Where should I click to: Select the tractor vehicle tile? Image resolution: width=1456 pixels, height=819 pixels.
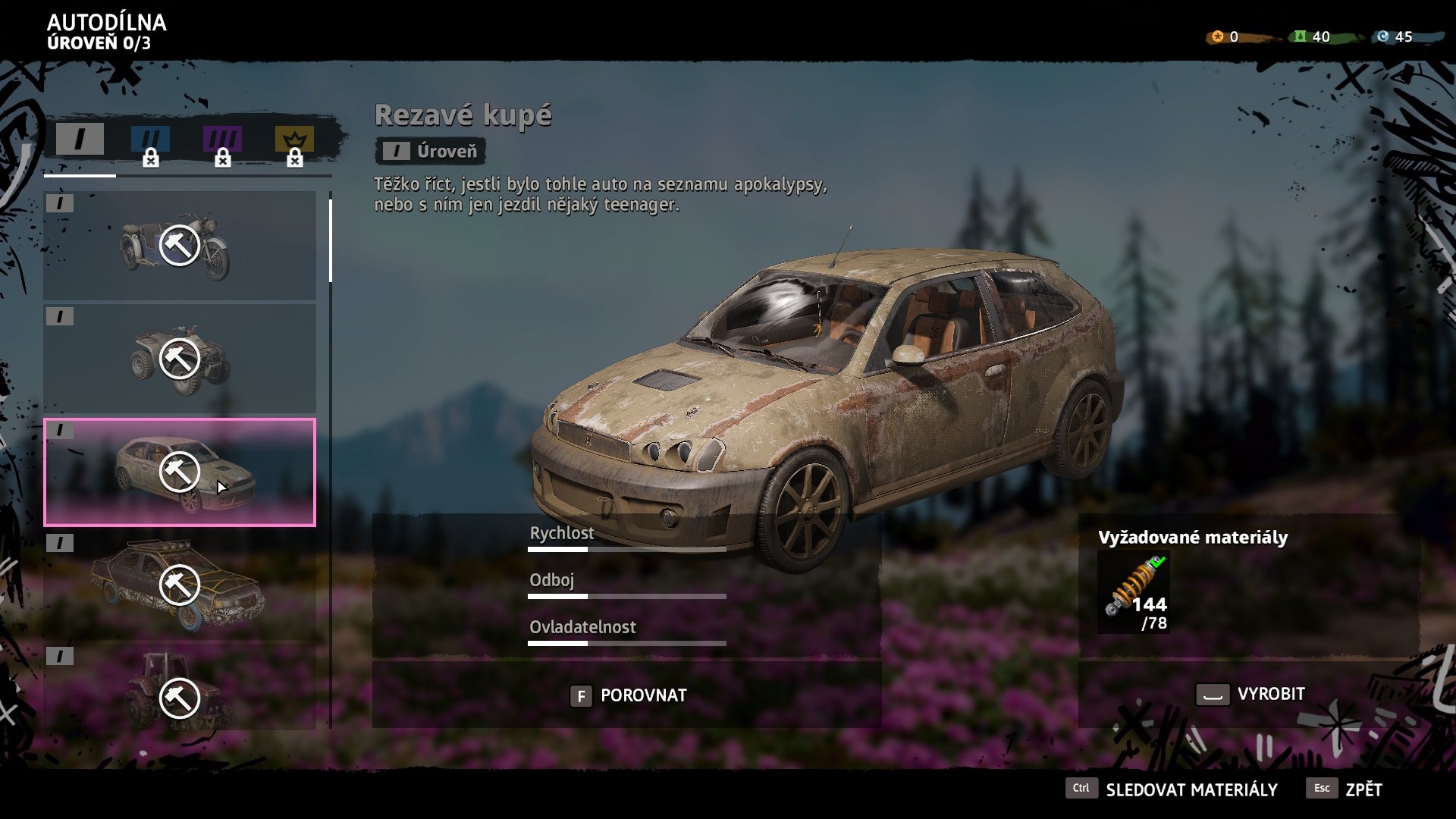[x=180, y=690]
